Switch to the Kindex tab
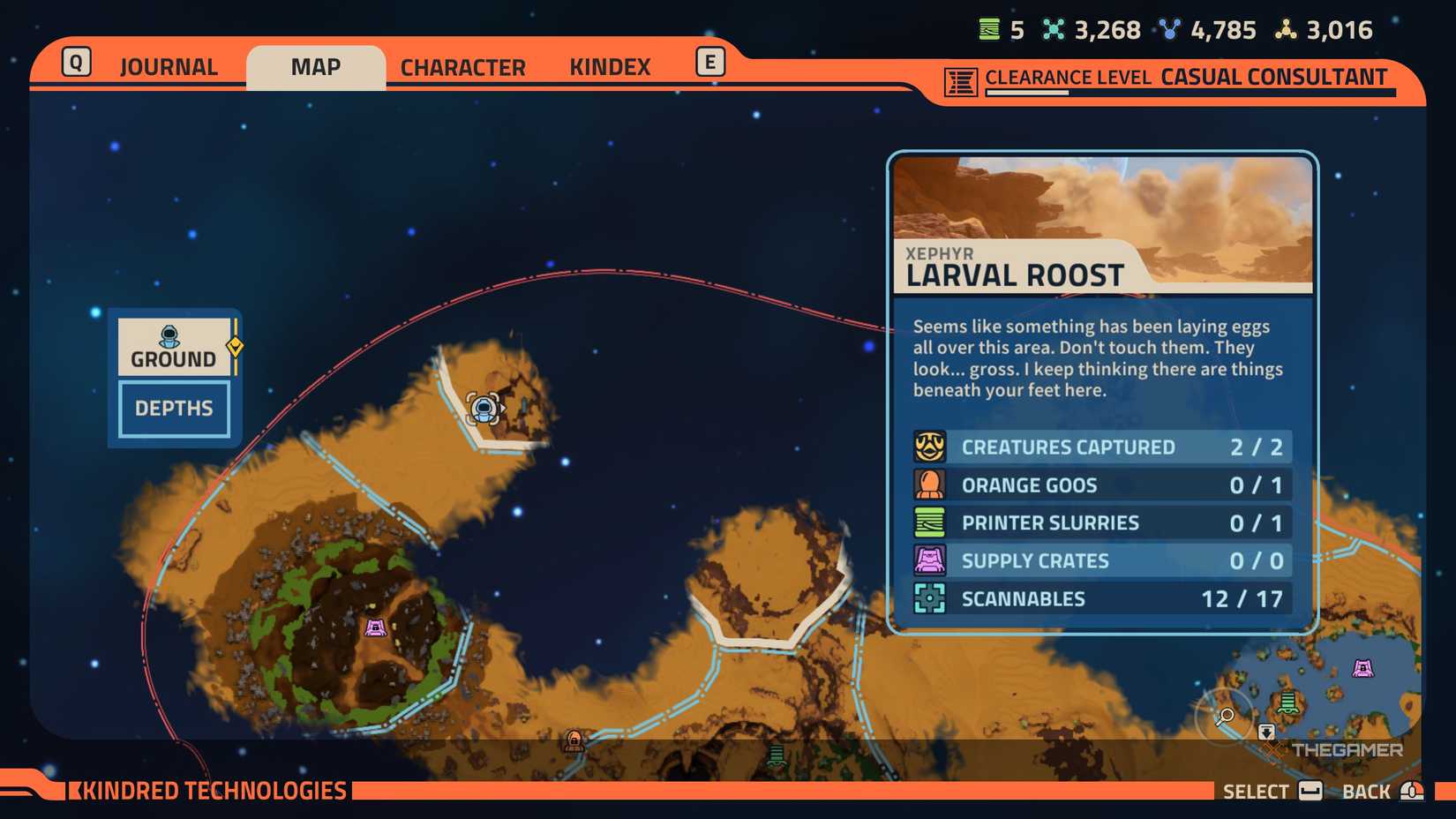This screenshot has height=819, width=1456. click(610, 66)
